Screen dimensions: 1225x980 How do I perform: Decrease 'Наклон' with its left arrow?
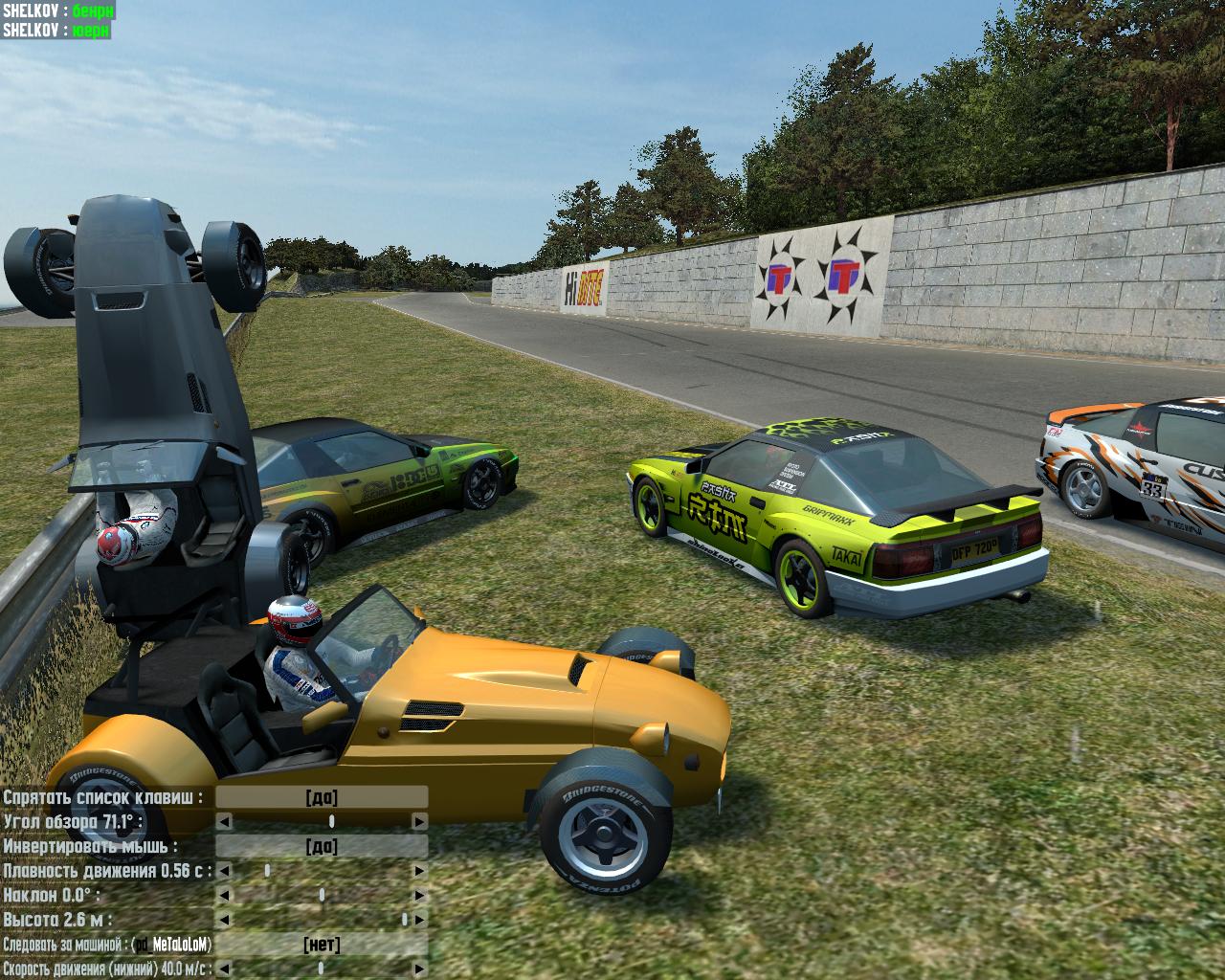point(223,896)
